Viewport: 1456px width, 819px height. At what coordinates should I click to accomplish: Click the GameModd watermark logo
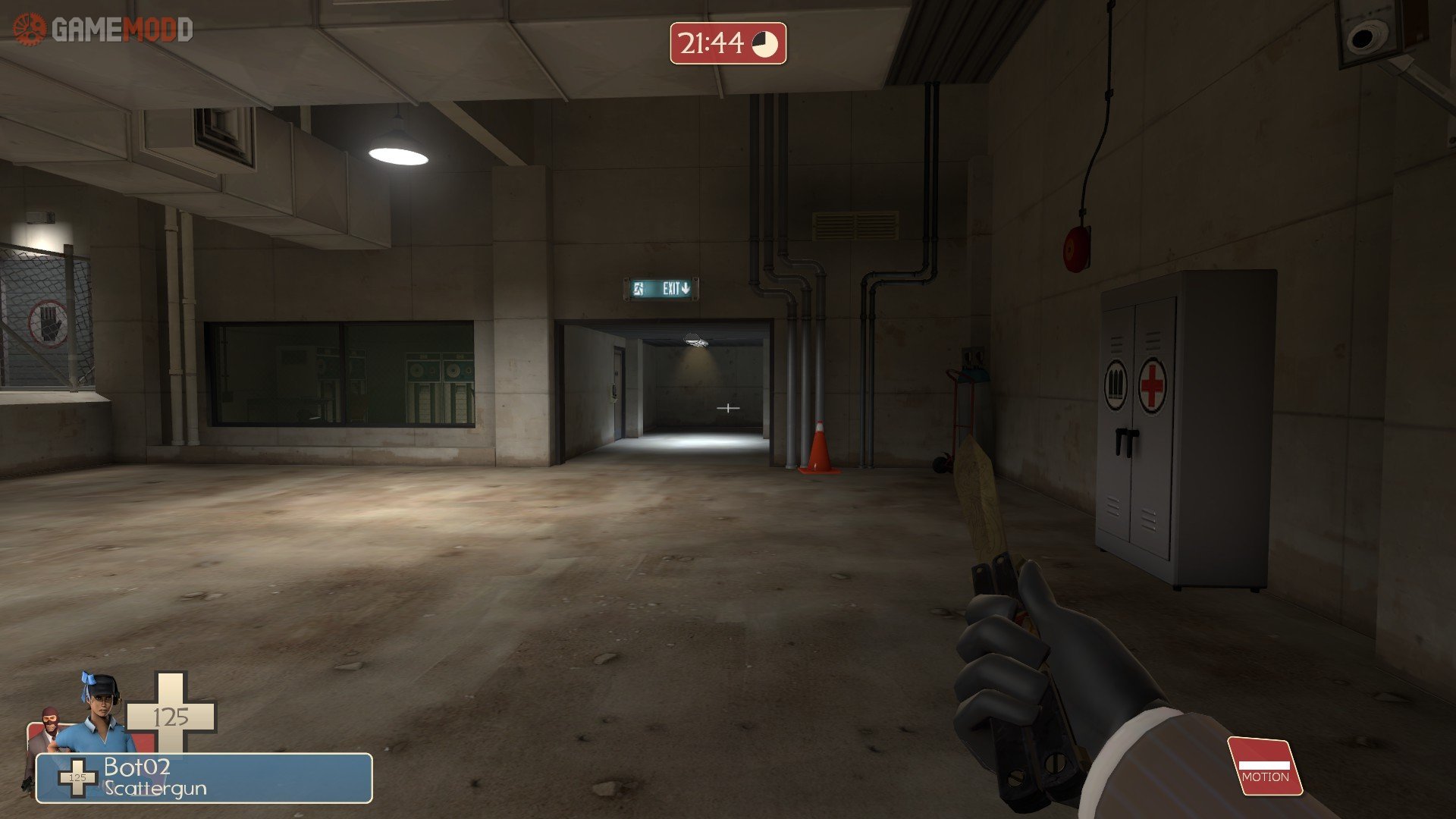click(x=103, y=30)
